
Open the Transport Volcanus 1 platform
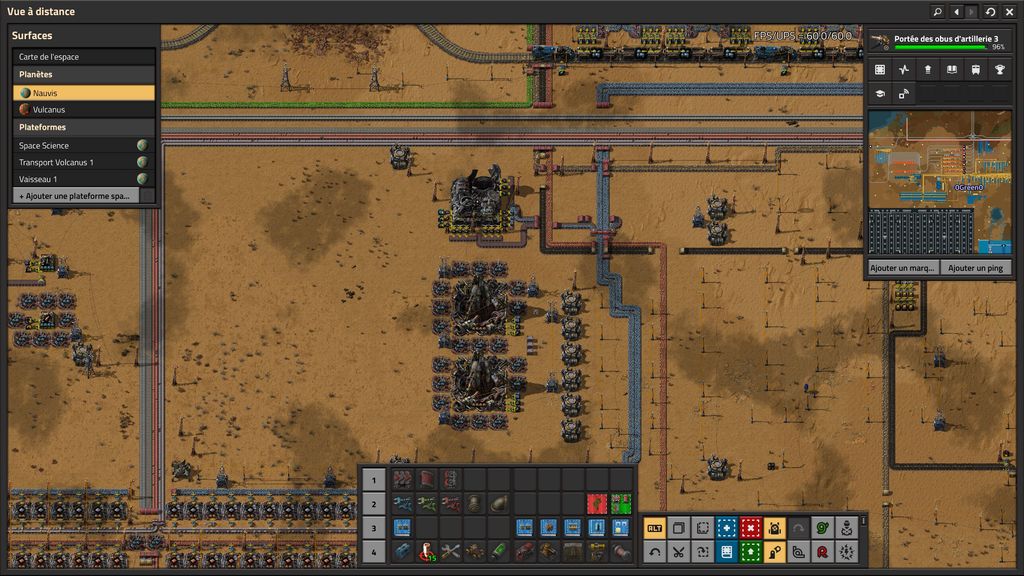coord(76,162)
